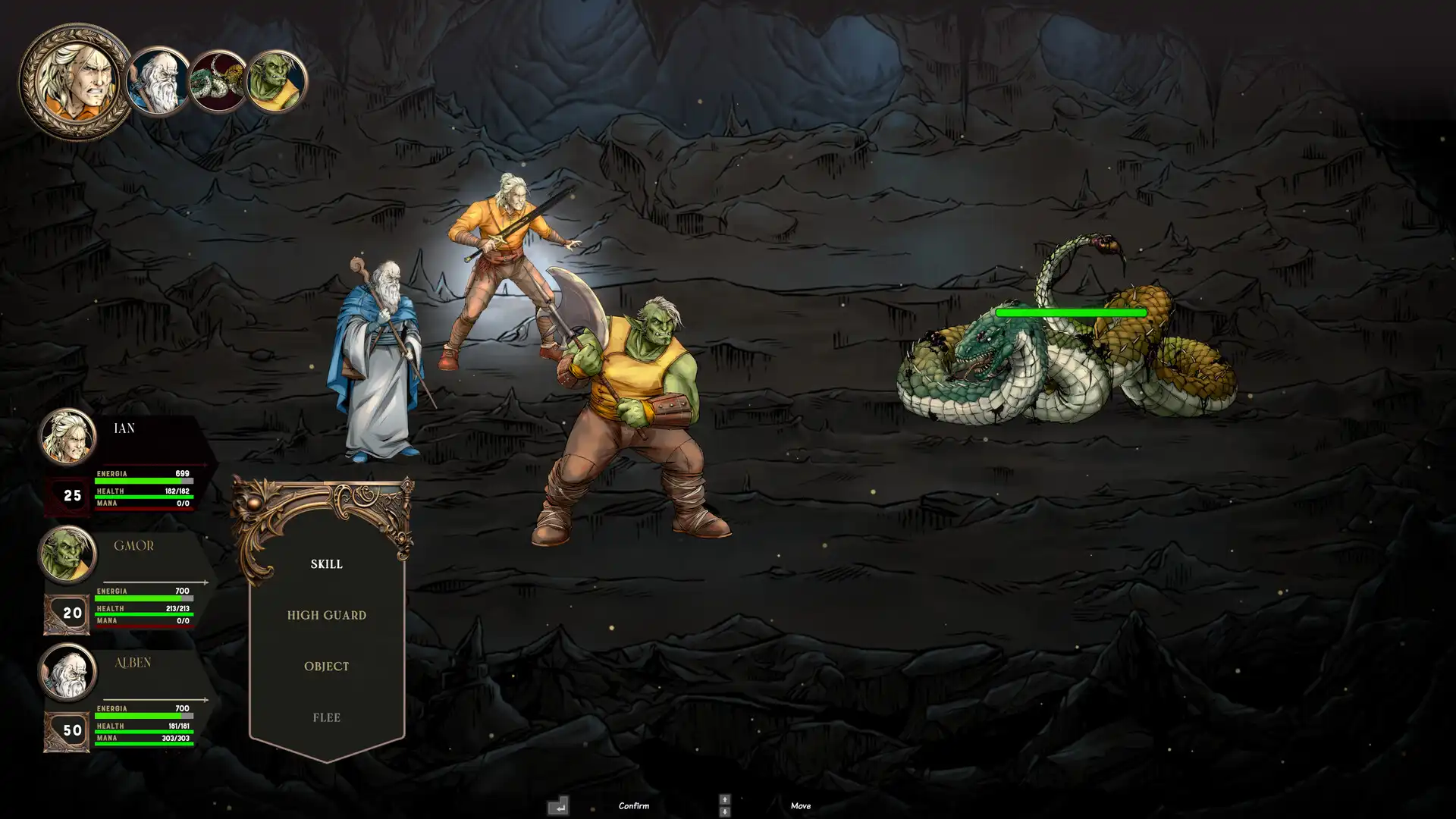Choose the Skill command in the battle menu
Viewport: 1456px width, 819px height.
tap(326, 564)
